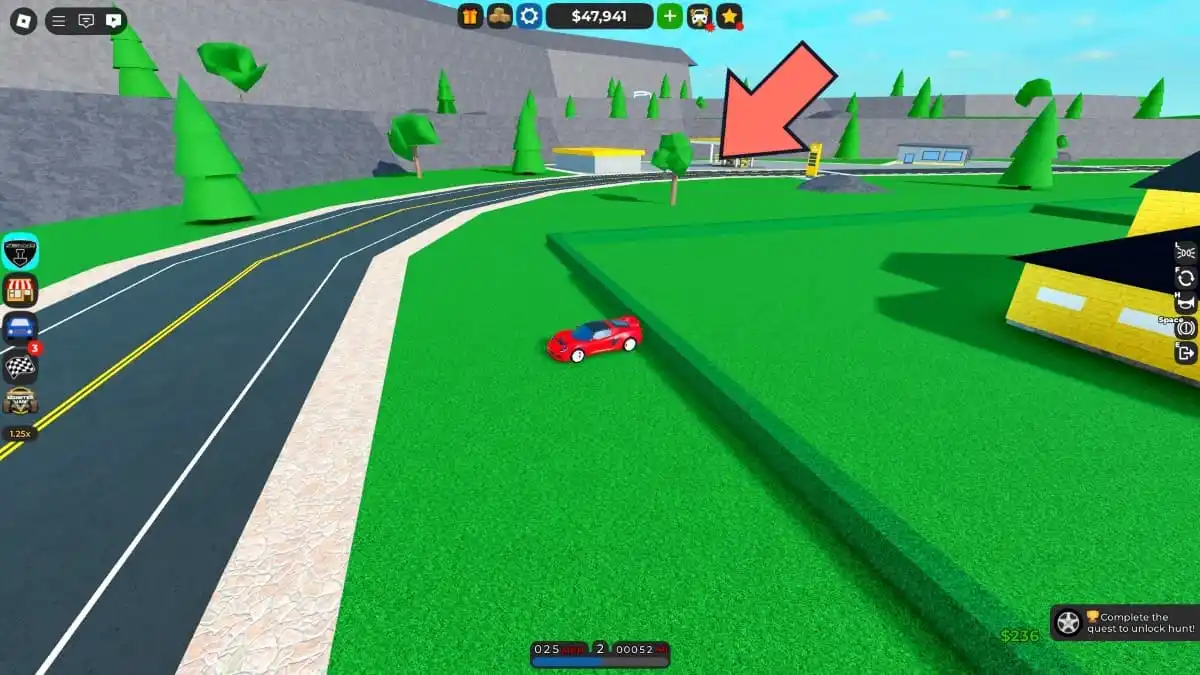Screen dimensions: 1200x675
Task: Open the car icon beside the plus button
Action: [x=700, y=16]
